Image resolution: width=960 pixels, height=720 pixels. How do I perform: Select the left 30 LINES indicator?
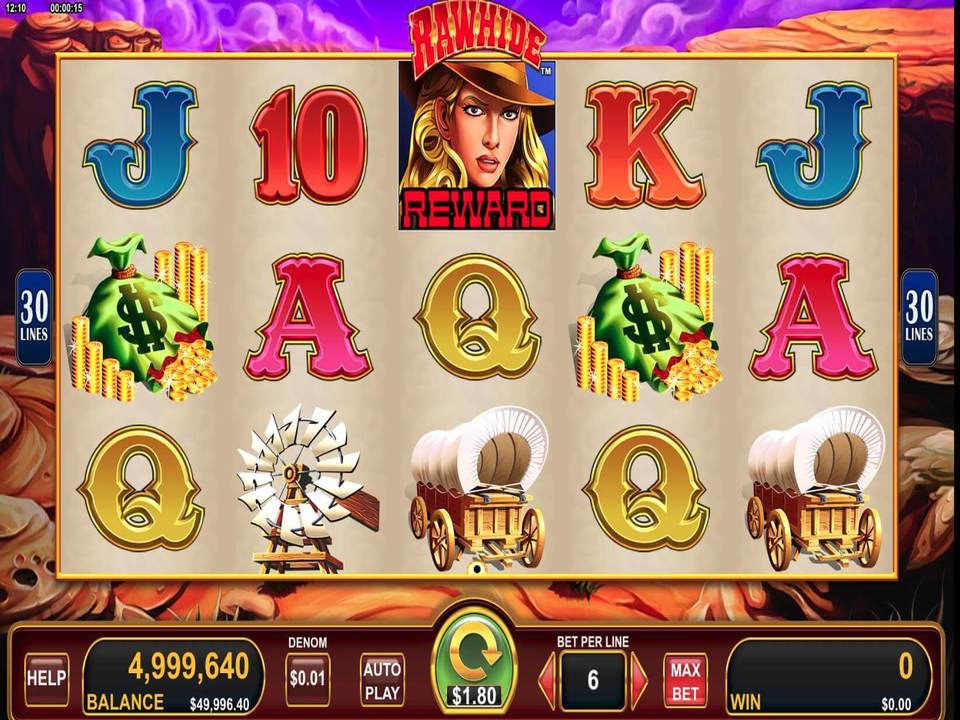click(x=33, y=316)
